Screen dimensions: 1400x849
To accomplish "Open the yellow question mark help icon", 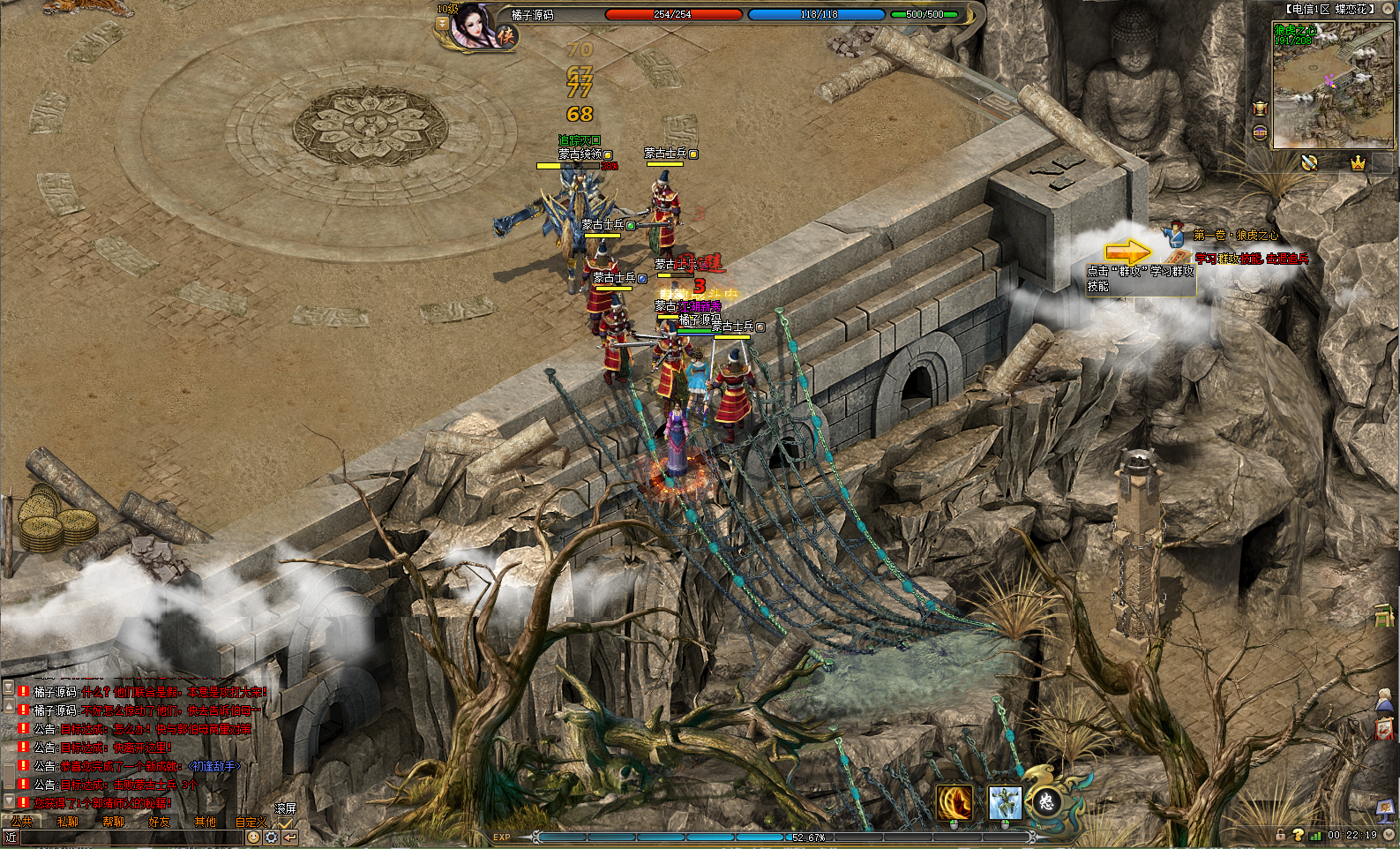I will [x=1298, y=834].
